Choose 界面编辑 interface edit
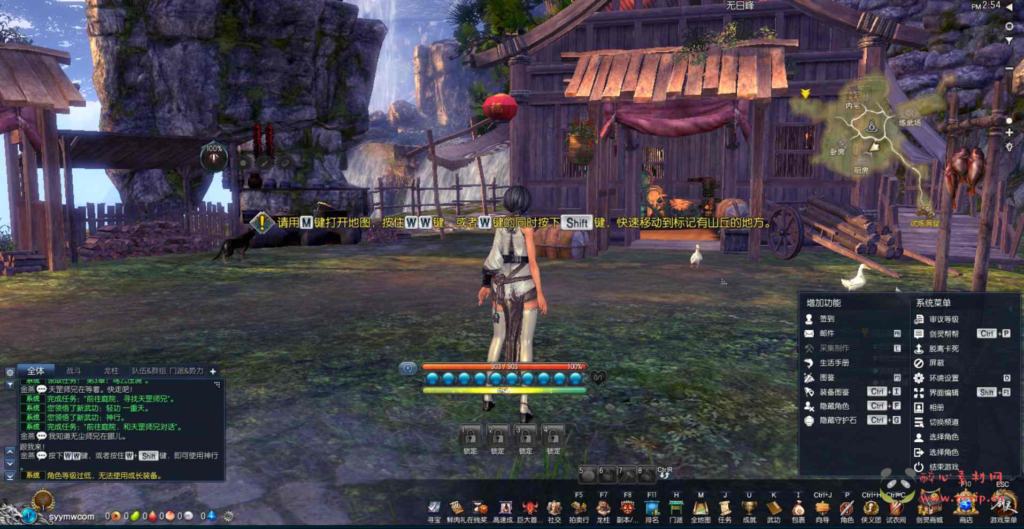Viewport: 1024px width, 529px height. click(944, 393)
